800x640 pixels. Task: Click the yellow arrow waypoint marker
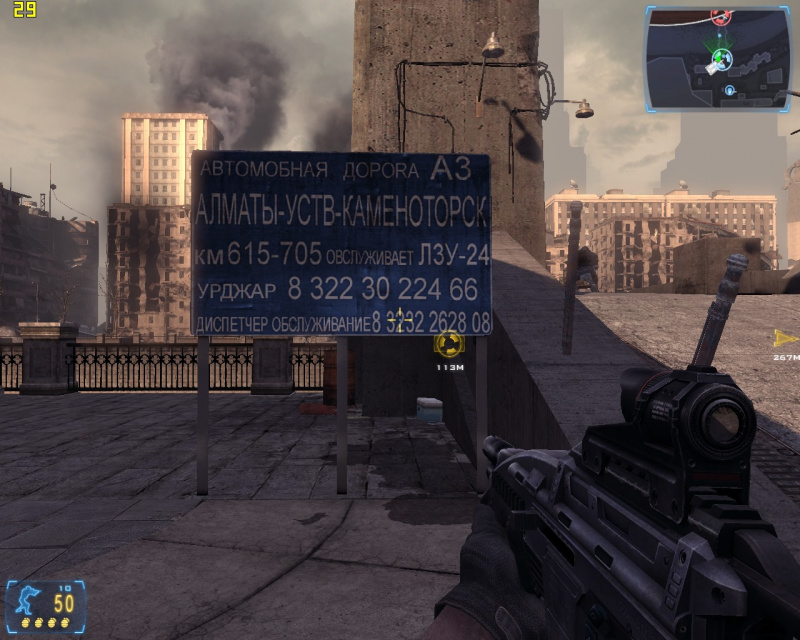pyautogui.click(x=786, y=338)
